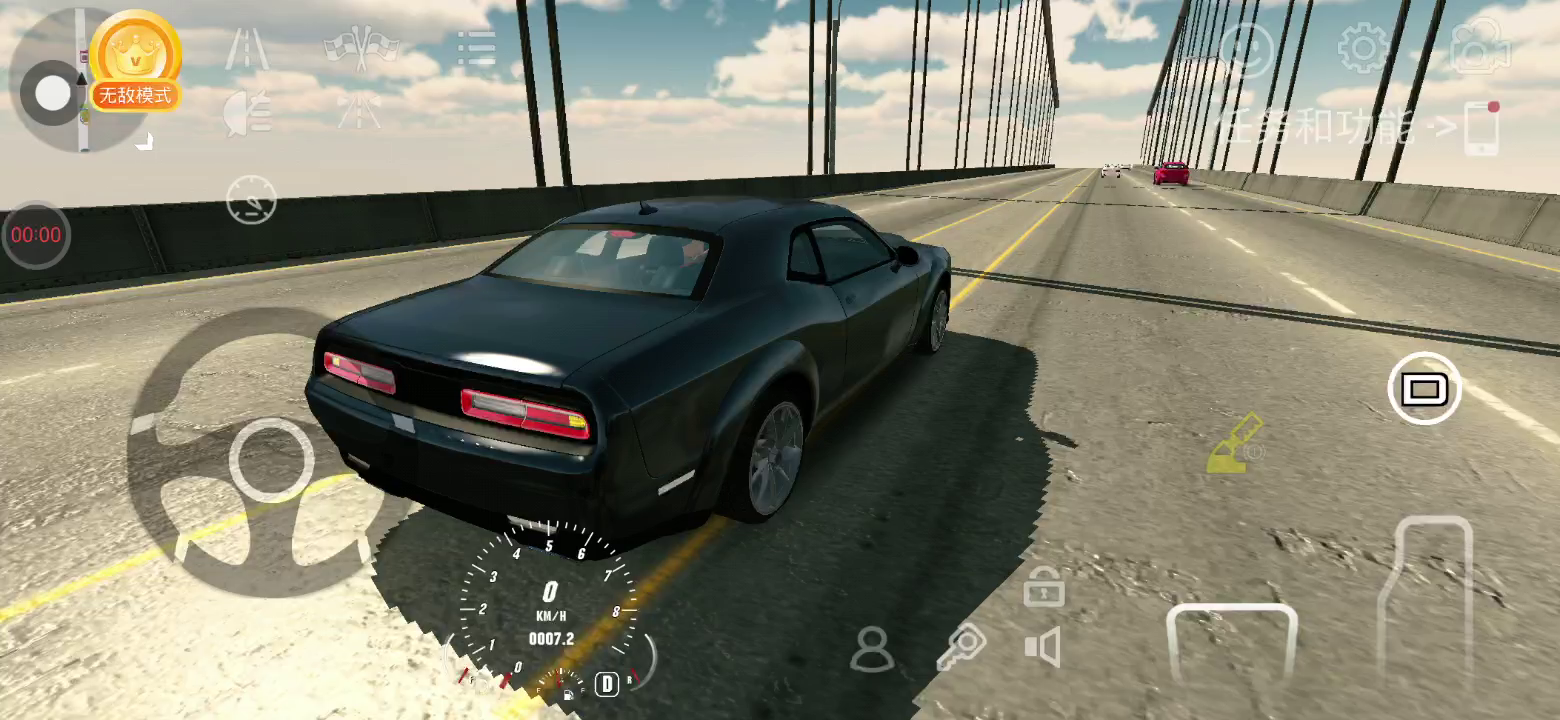This screenshot has width=1560, height=720.
Task: Toggle the road lane icon
Action: 246,49
